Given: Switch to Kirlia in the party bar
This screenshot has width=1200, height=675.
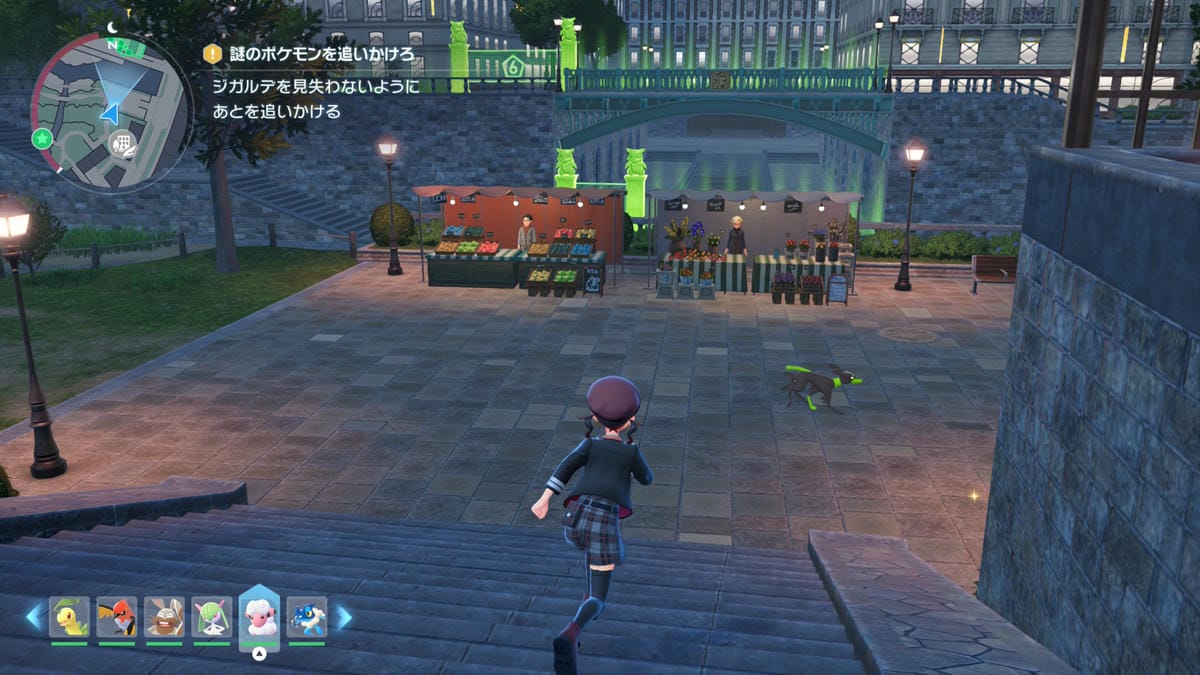Looking at the screenshot, I should [x=212, y=617].
